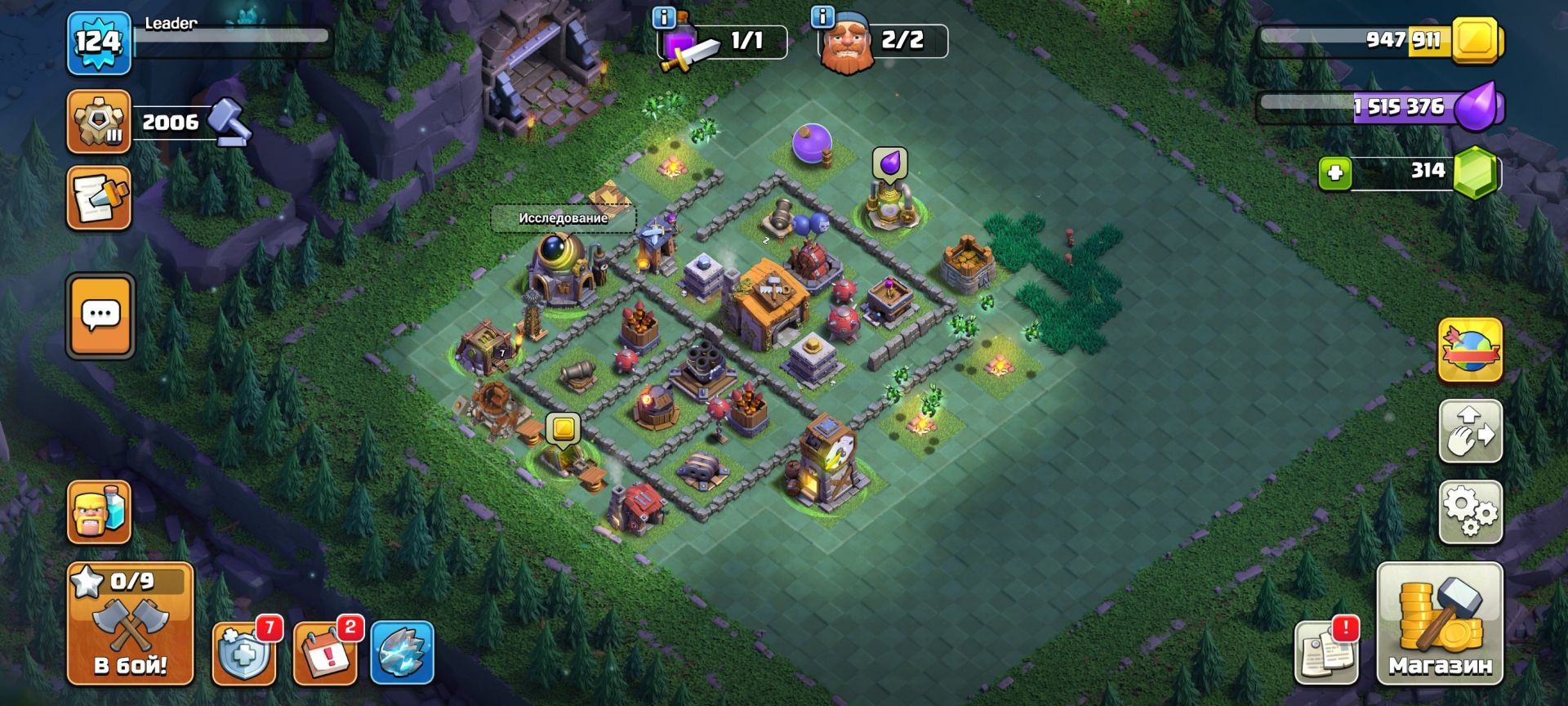Screen dimensions: 1568x706
Task: Open the shield icon with 7 notifications
Action: pyautogui.click(x=243, y=654)
